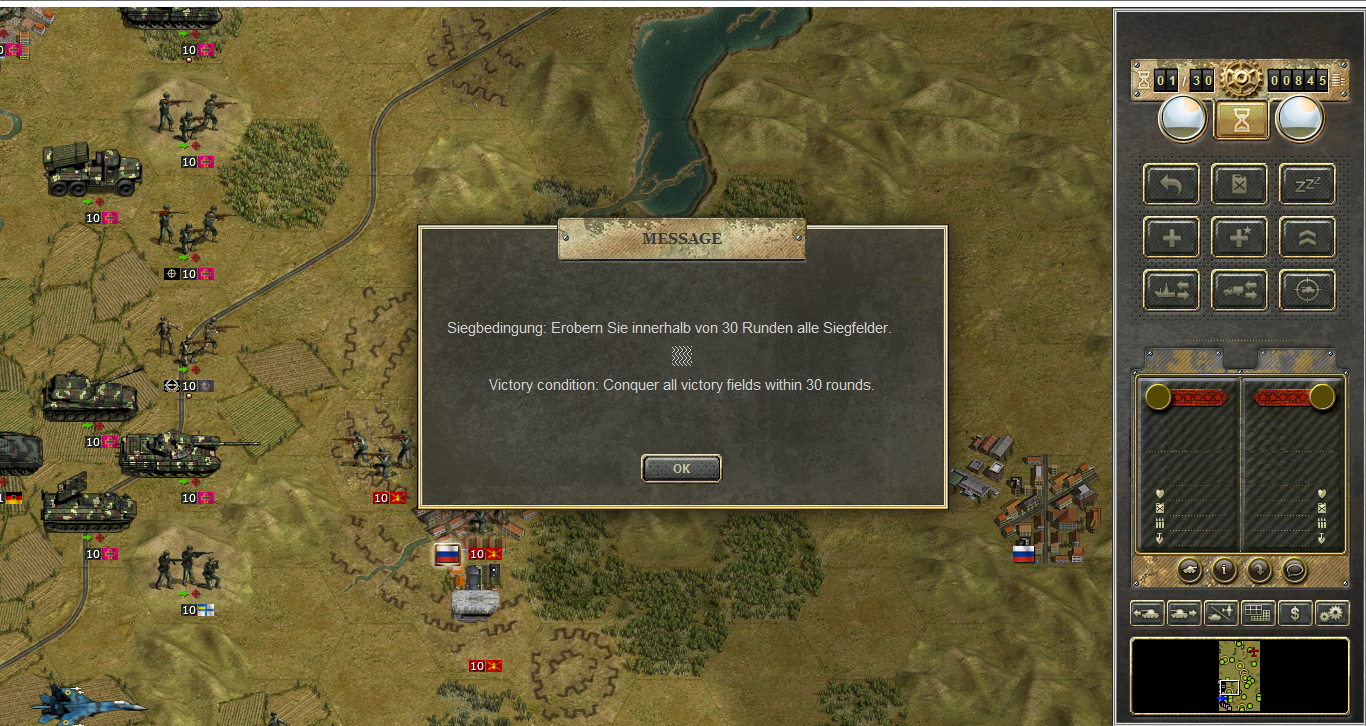Image resolution: width=1366 pixels, height=726 pixels.
Task: Open the purchase menu with dollar button
Action: pos(1295,613)
